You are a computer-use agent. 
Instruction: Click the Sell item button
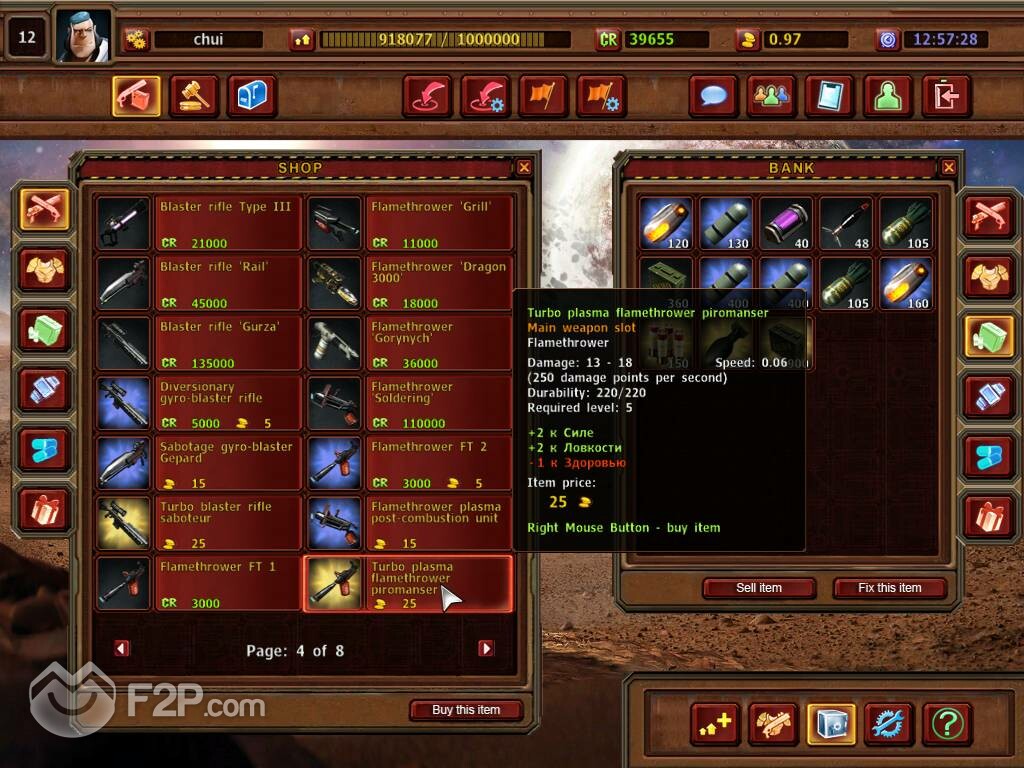tap(758, 588)
